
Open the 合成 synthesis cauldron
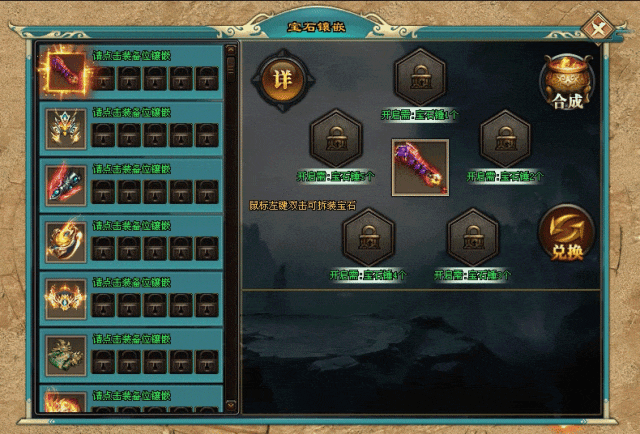pos(566,83)
